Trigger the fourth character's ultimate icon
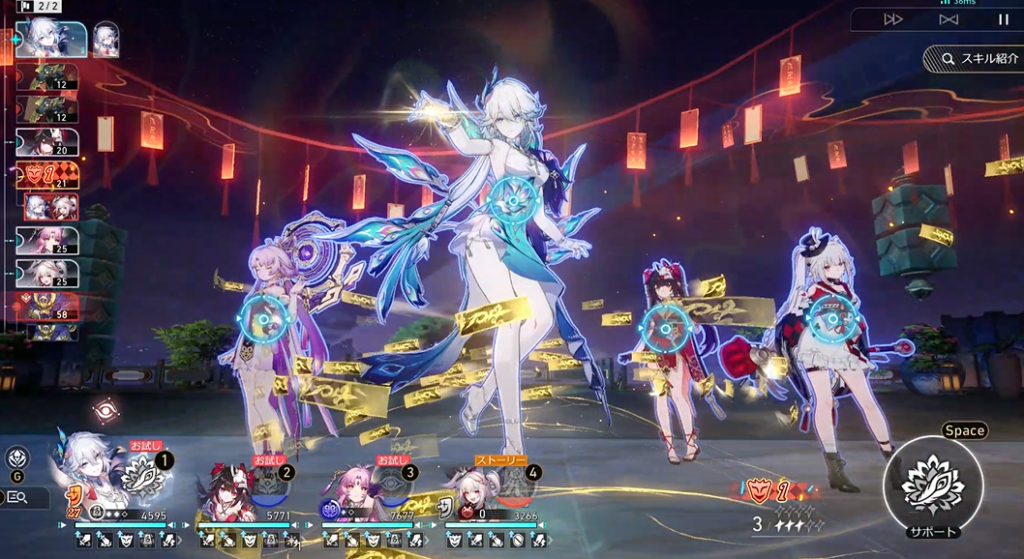Screen dimensions: 1024x559 coord(512,486)
